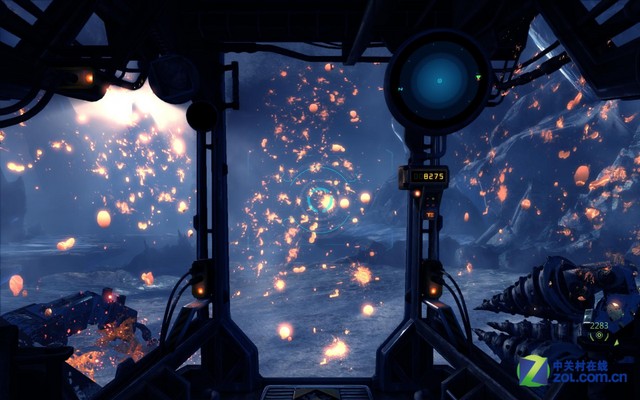Click the thermal energy icon under 2283

599,336
